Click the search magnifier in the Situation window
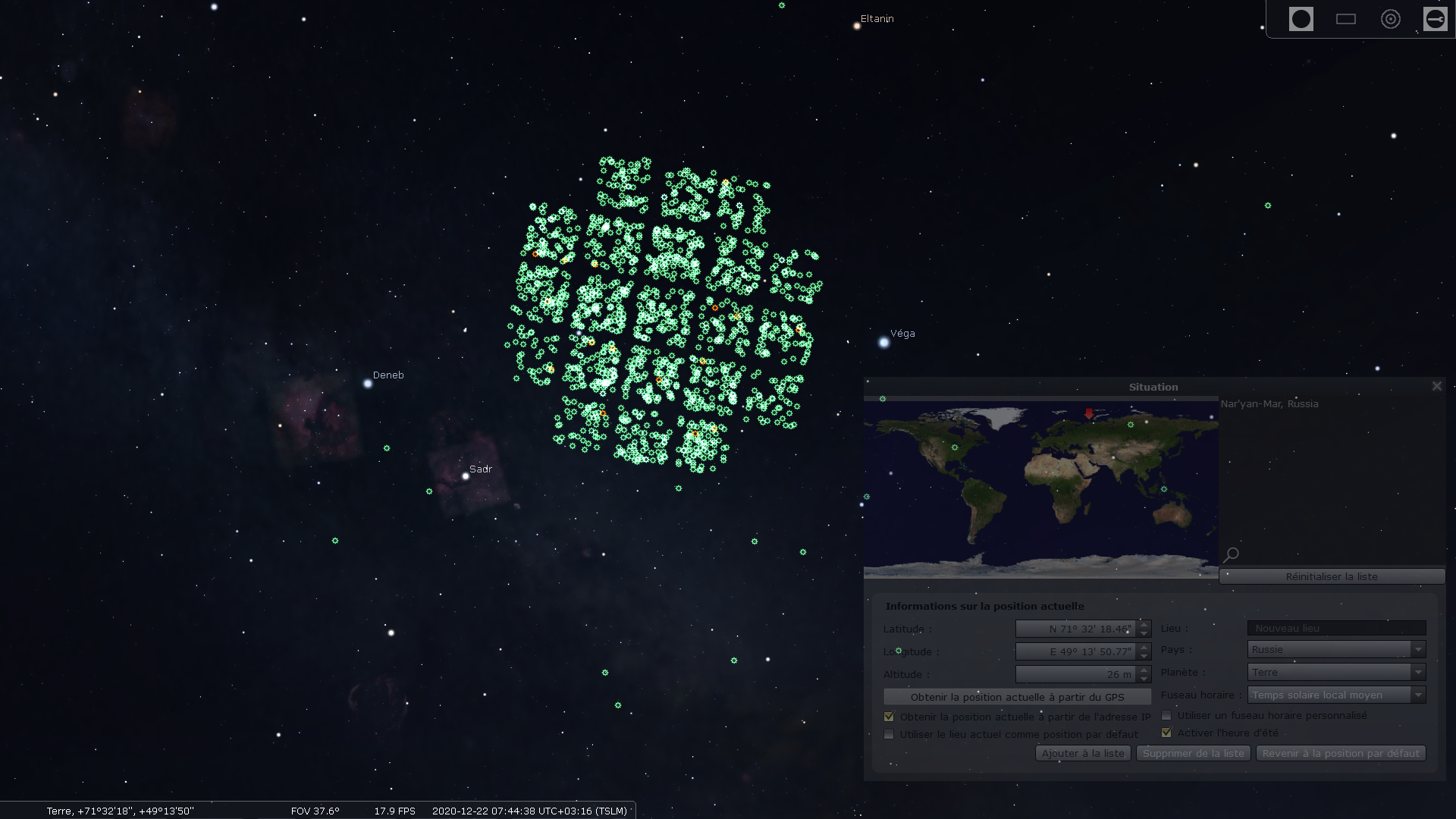This screenshot has height=819, width=1456. tap(1231, 554)
